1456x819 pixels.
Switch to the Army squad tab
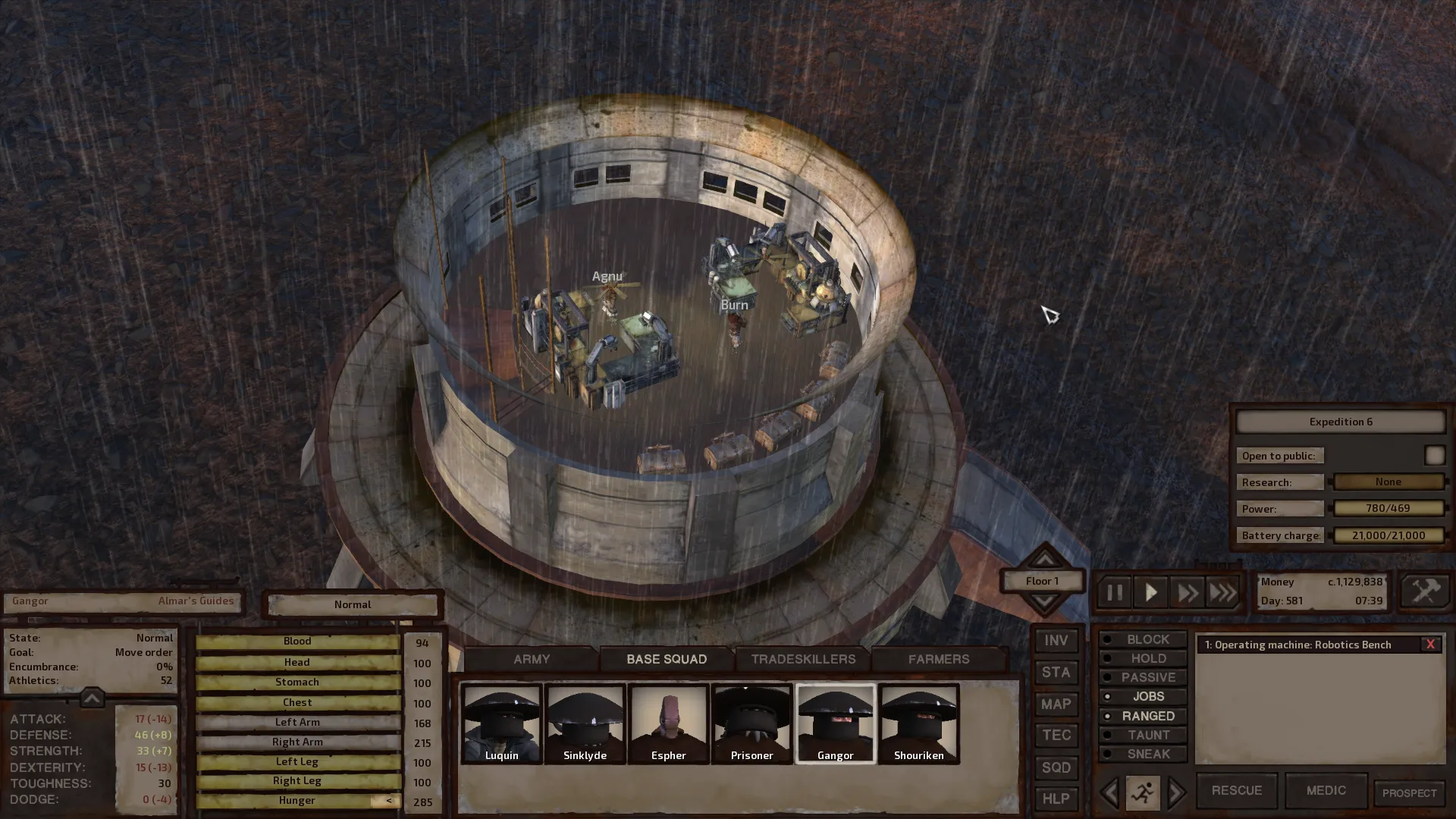(x=532, y=659)
